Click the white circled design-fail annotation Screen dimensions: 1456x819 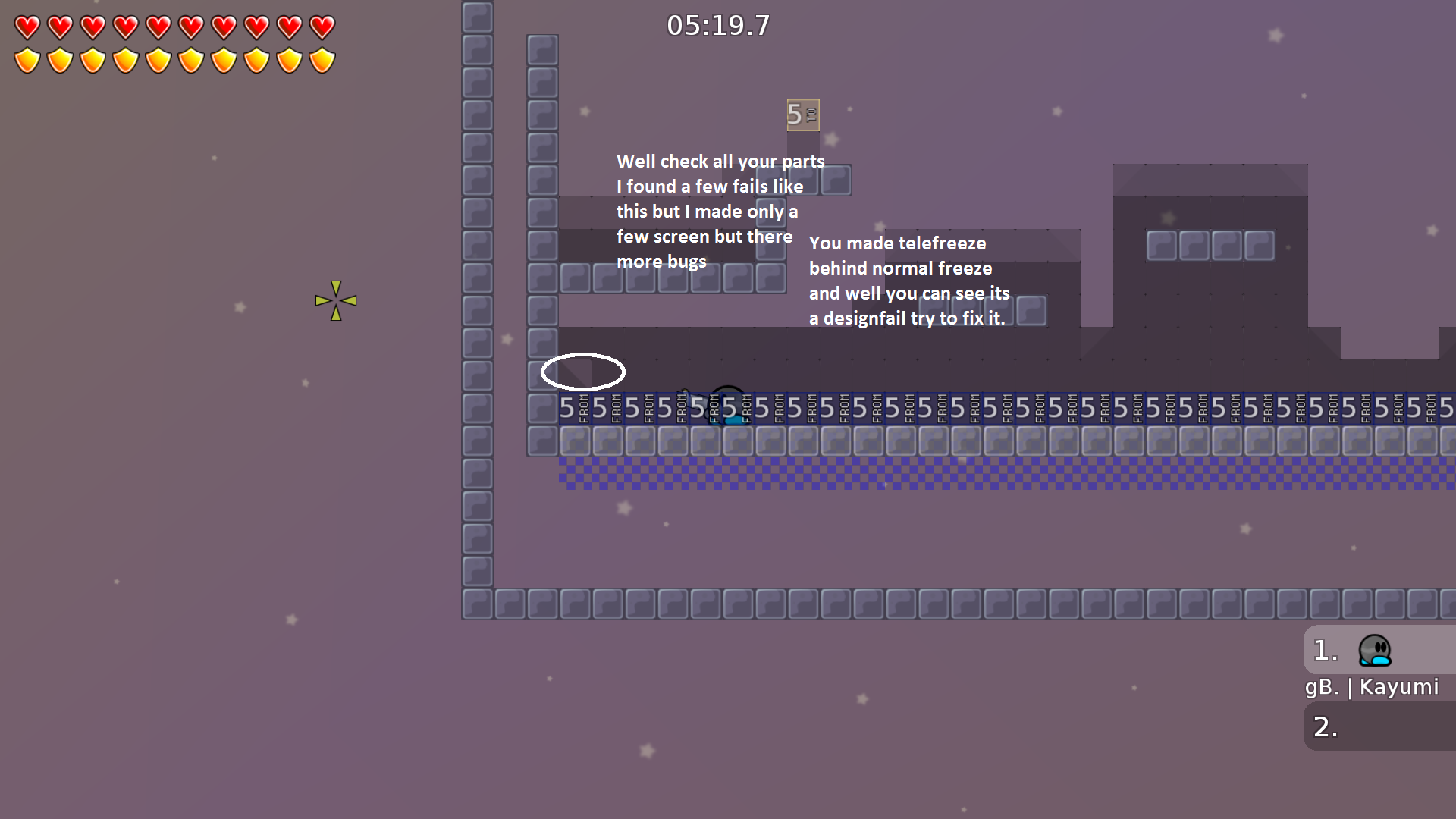pos(583,372)
